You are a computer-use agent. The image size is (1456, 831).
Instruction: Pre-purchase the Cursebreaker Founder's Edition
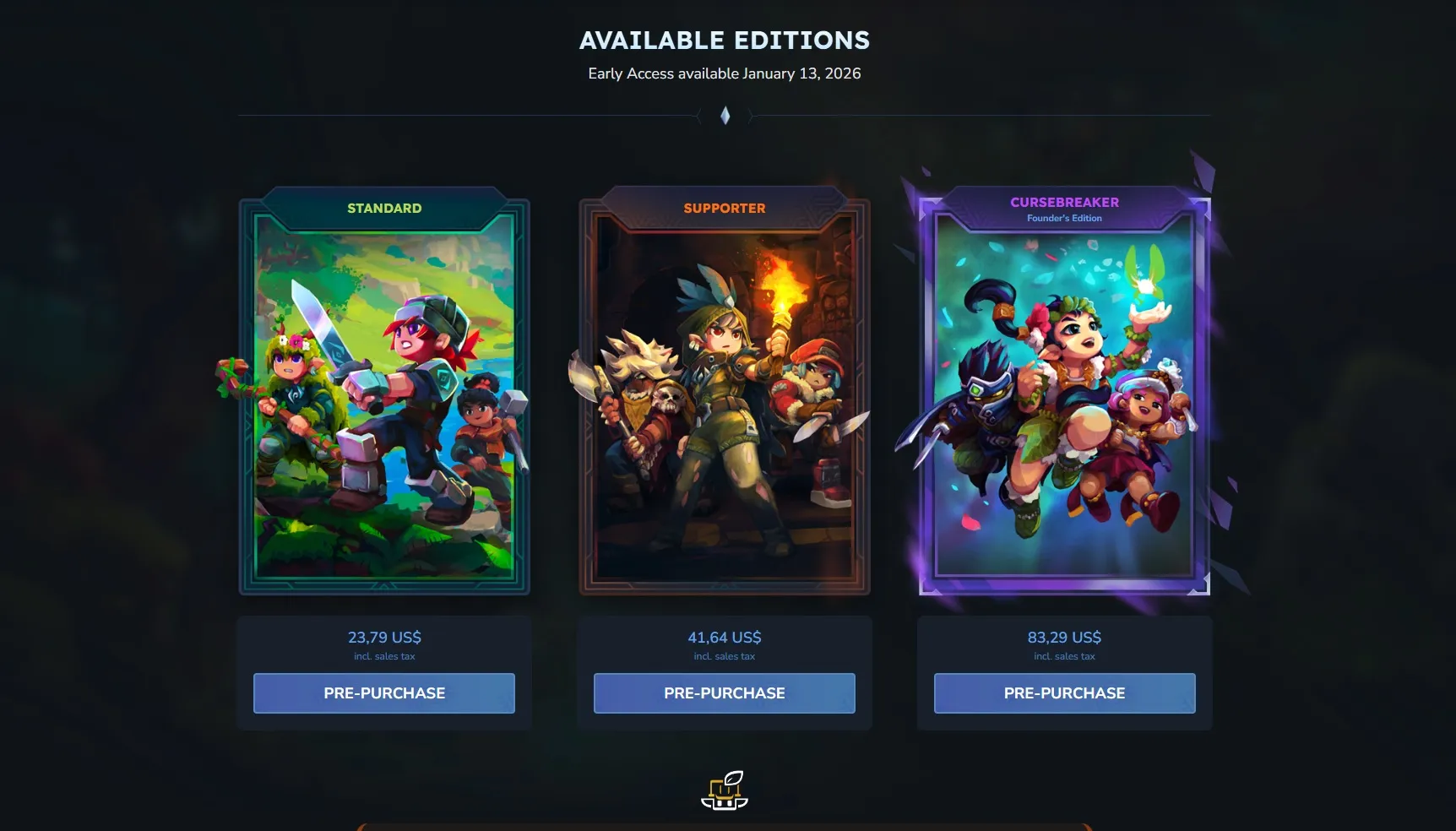(x=1064, y=693)
